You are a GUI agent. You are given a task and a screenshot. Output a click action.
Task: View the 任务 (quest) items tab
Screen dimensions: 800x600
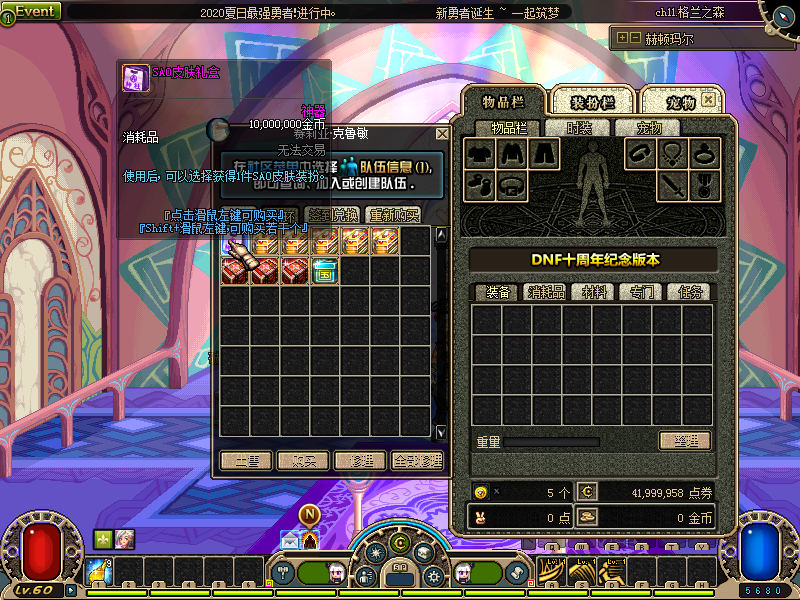coord(690,292)
